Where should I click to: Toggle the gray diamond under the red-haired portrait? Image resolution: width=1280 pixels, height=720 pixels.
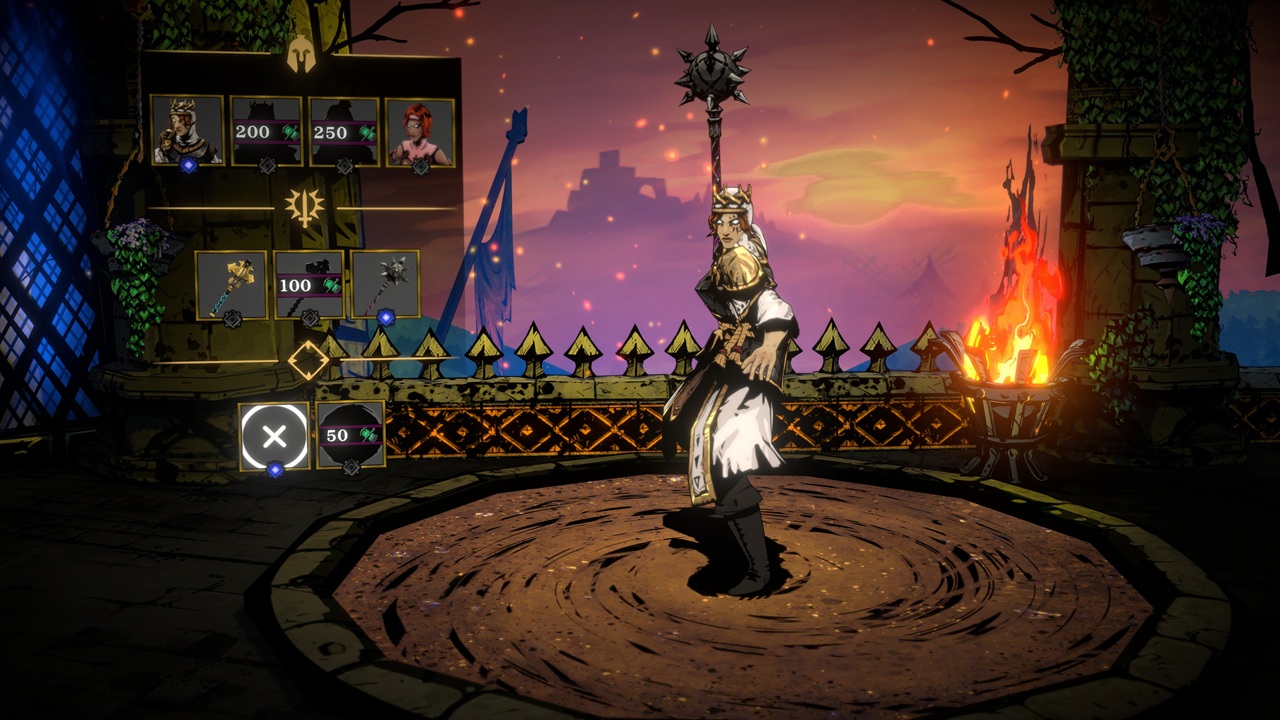(x=420, y=165)
